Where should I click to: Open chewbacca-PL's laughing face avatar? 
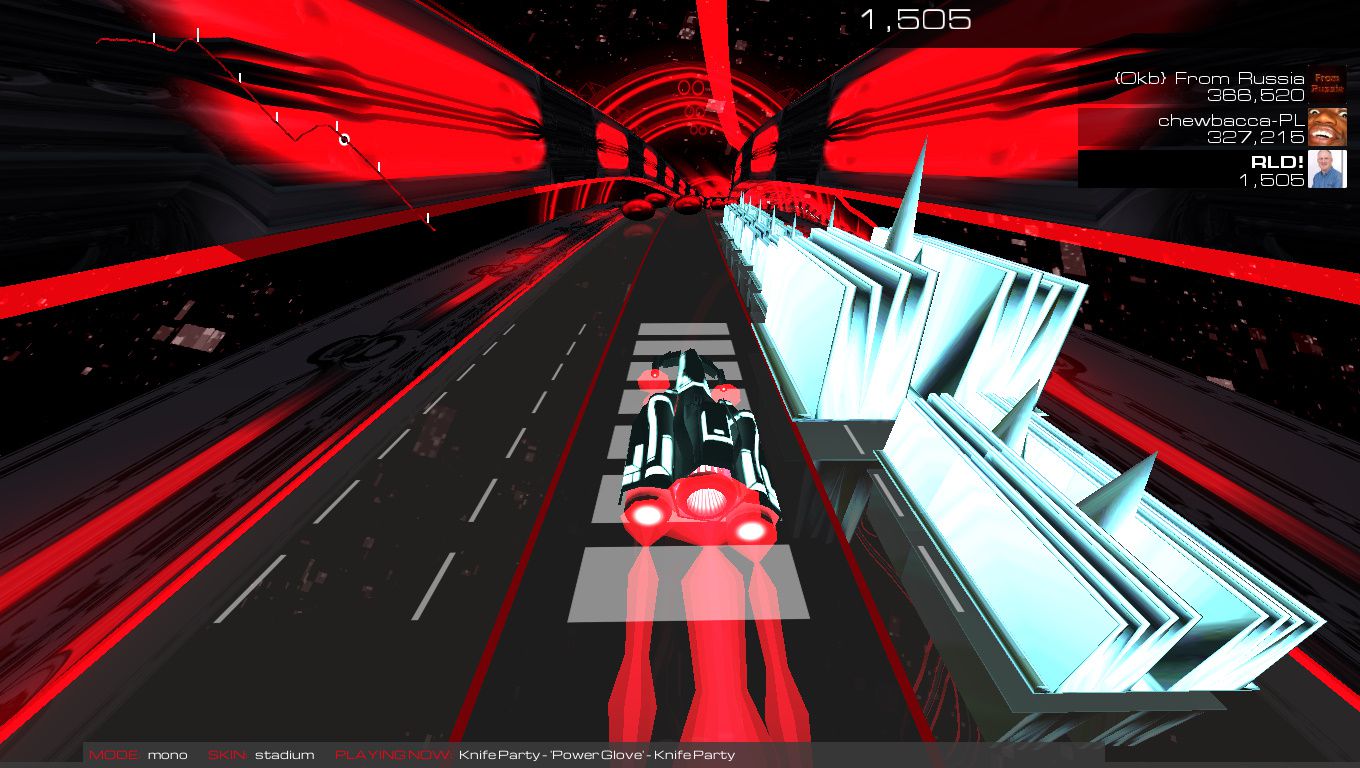pos(1327,128)
